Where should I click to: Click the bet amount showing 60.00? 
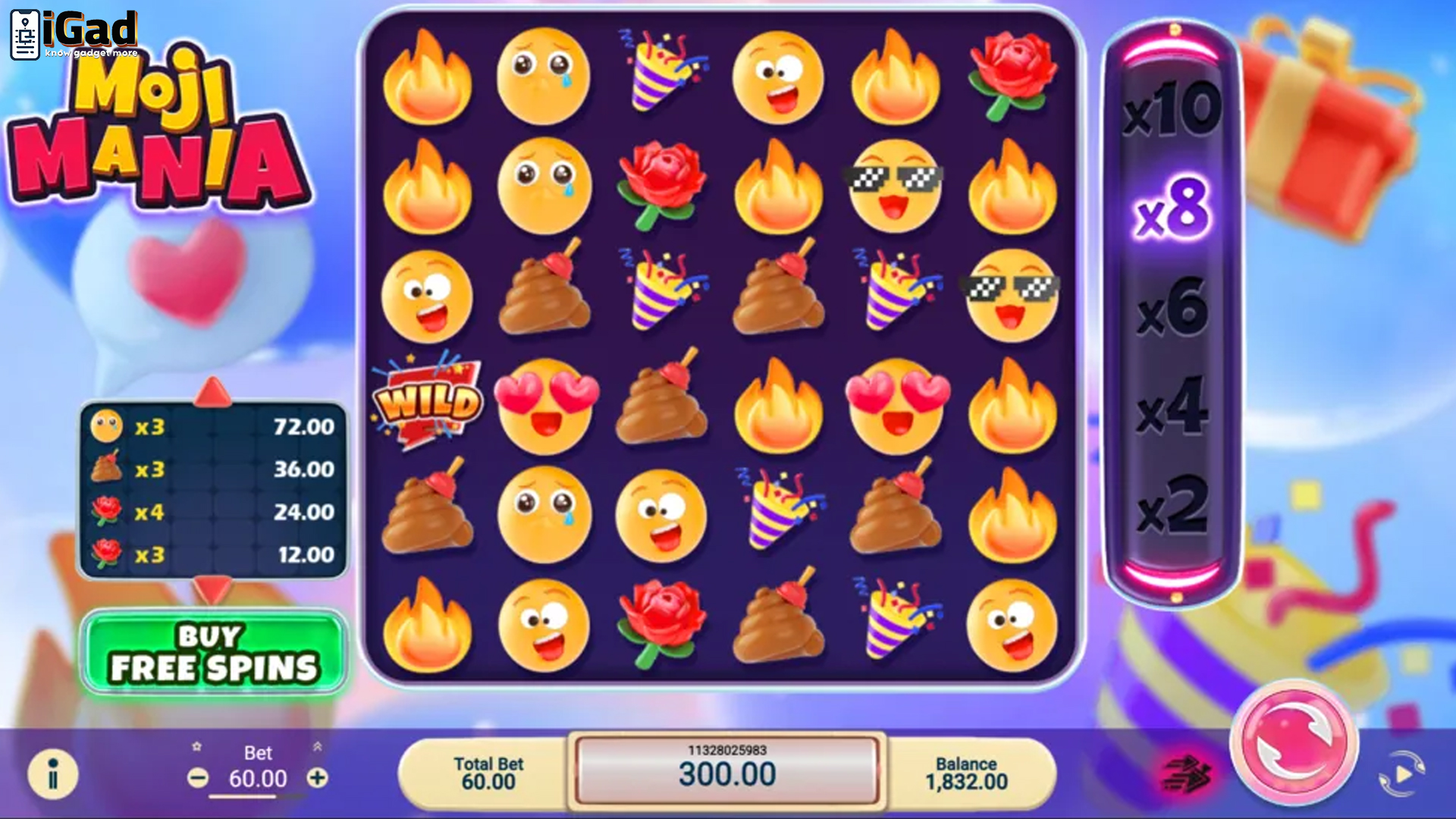(258, 779)
